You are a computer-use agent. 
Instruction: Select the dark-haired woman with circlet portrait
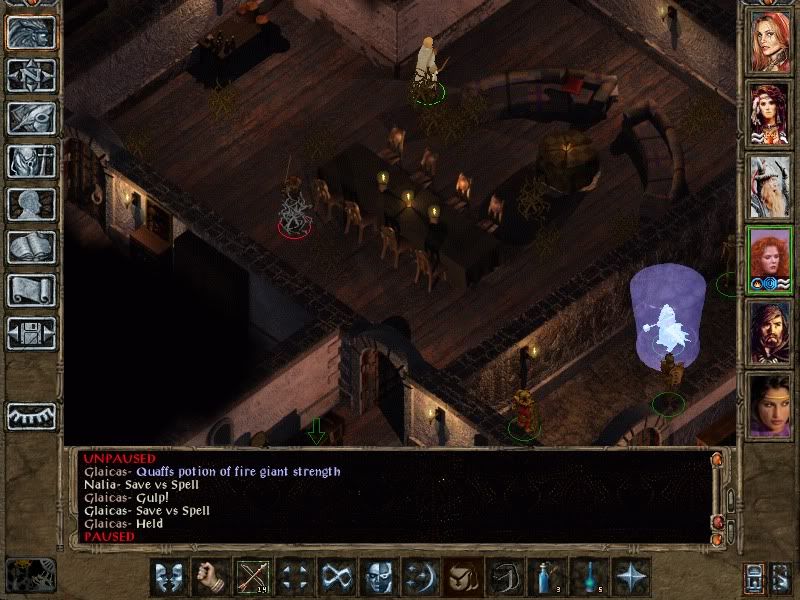[770, 406]
